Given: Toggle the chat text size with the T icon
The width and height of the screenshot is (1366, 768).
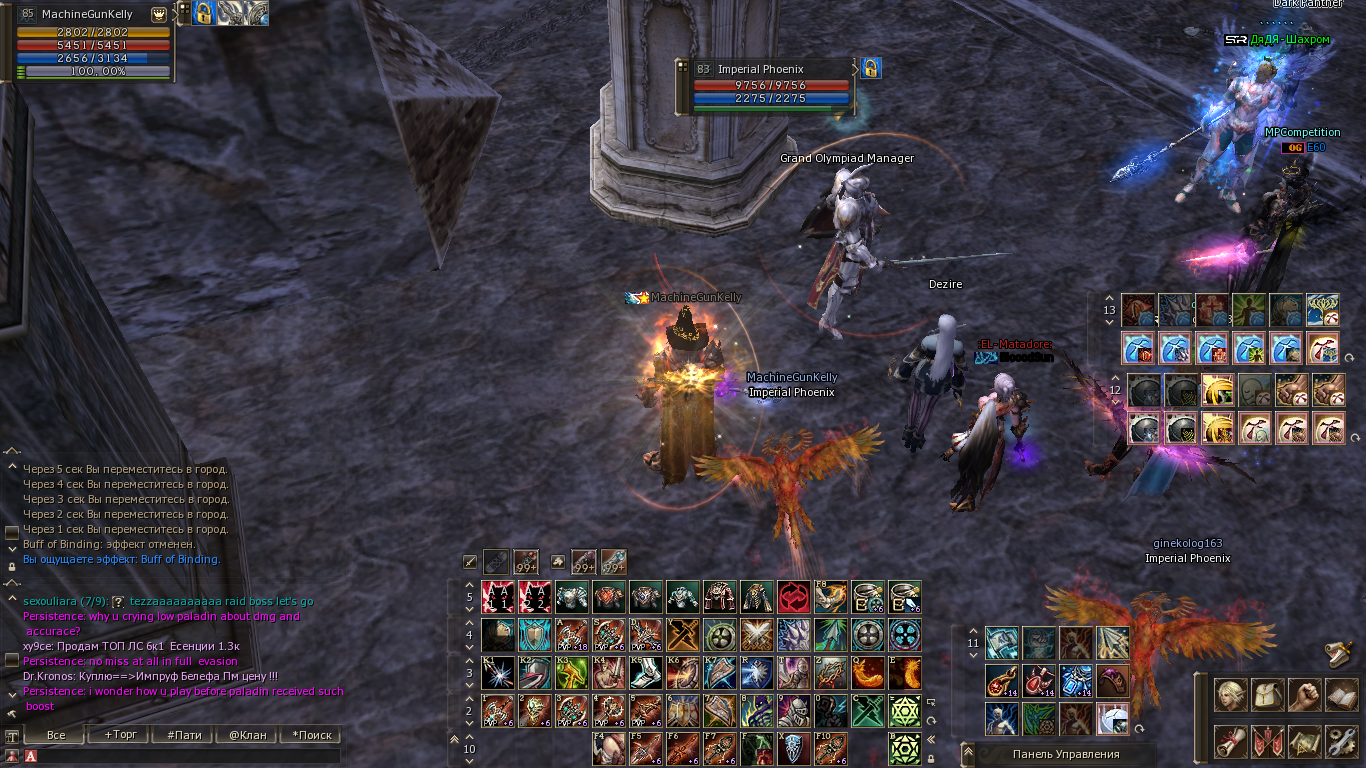Looking at the screenshot, I should click(x=12, y=735).
